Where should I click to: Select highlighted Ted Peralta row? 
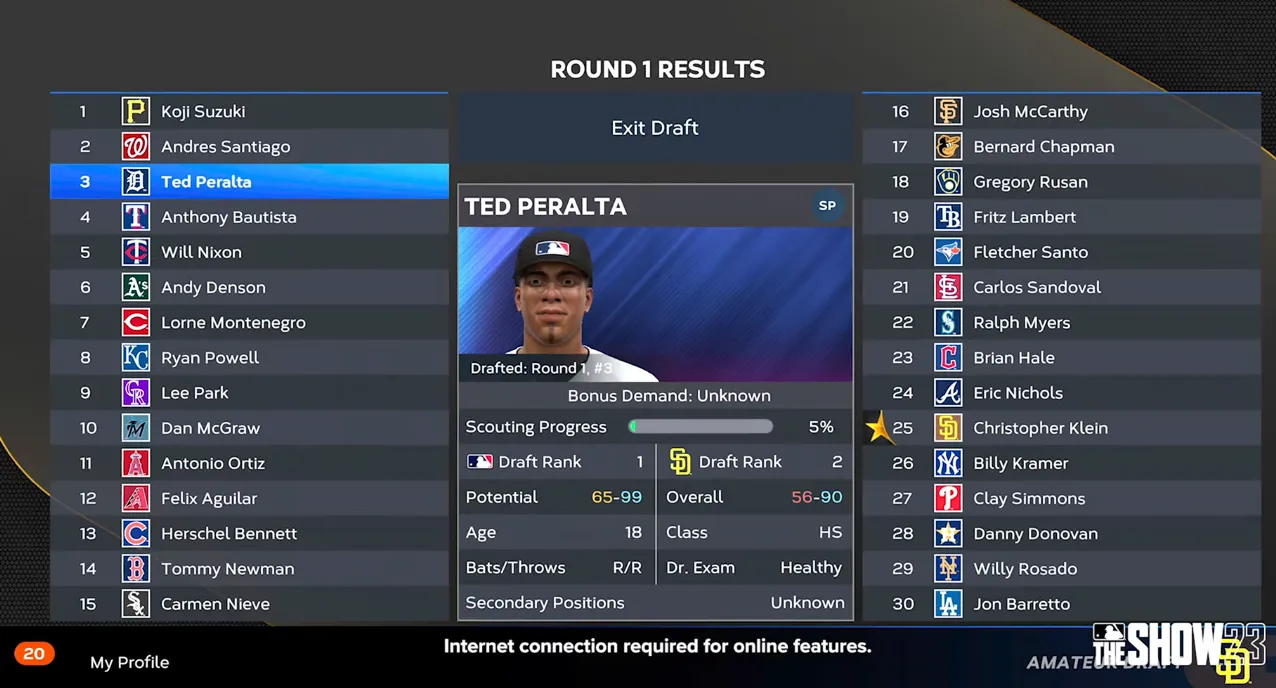click(249, 182)
